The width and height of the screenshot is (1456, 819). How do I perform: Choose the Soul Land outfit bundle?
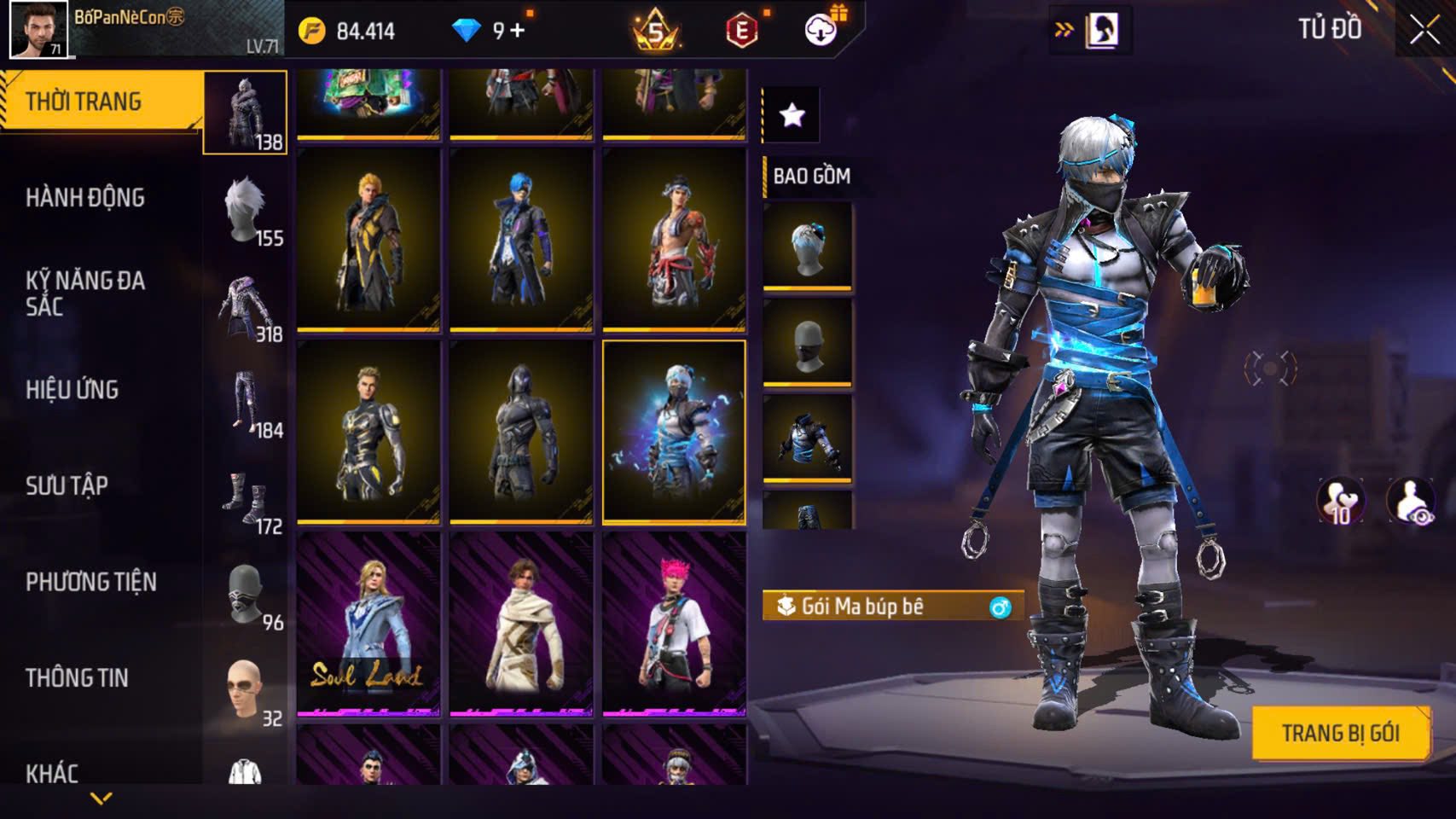click(x=368, y=623)
